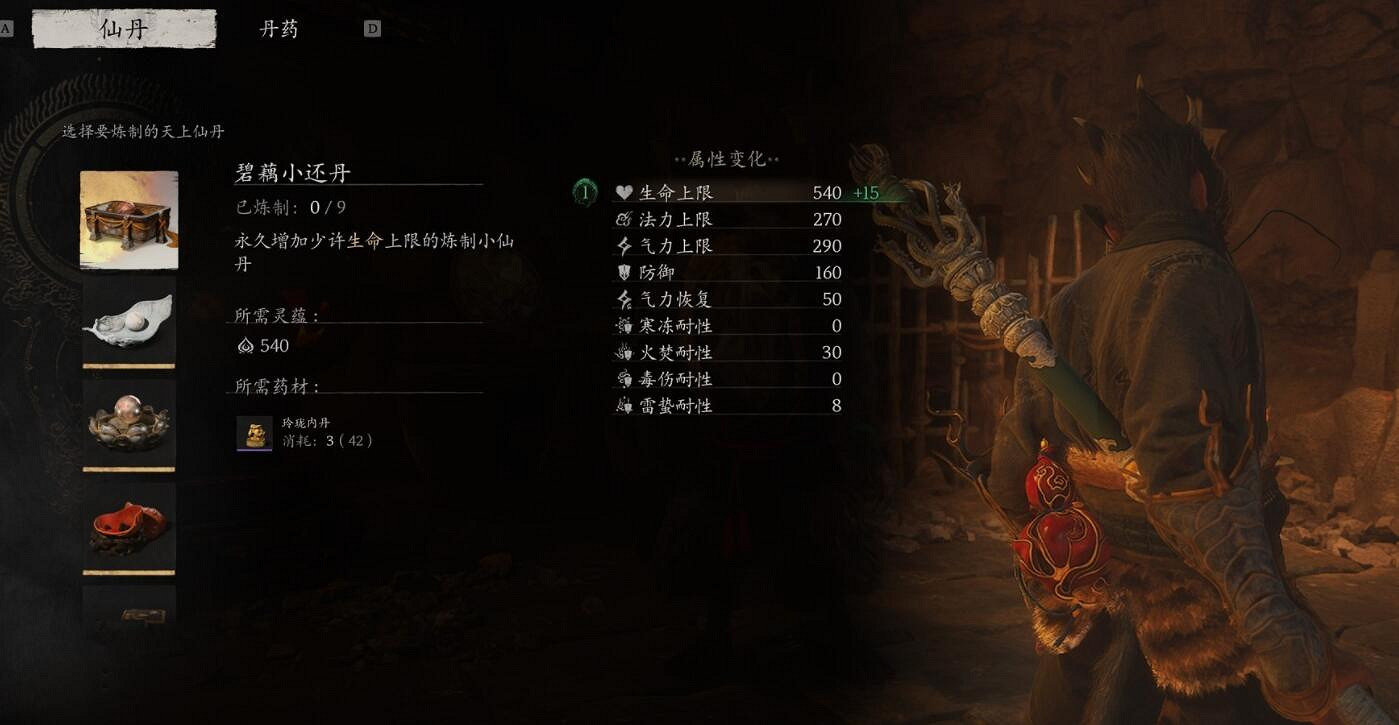Click the D key shortcut indicator
This screenshot has height=725, width=1399.
tap(372, 28)
